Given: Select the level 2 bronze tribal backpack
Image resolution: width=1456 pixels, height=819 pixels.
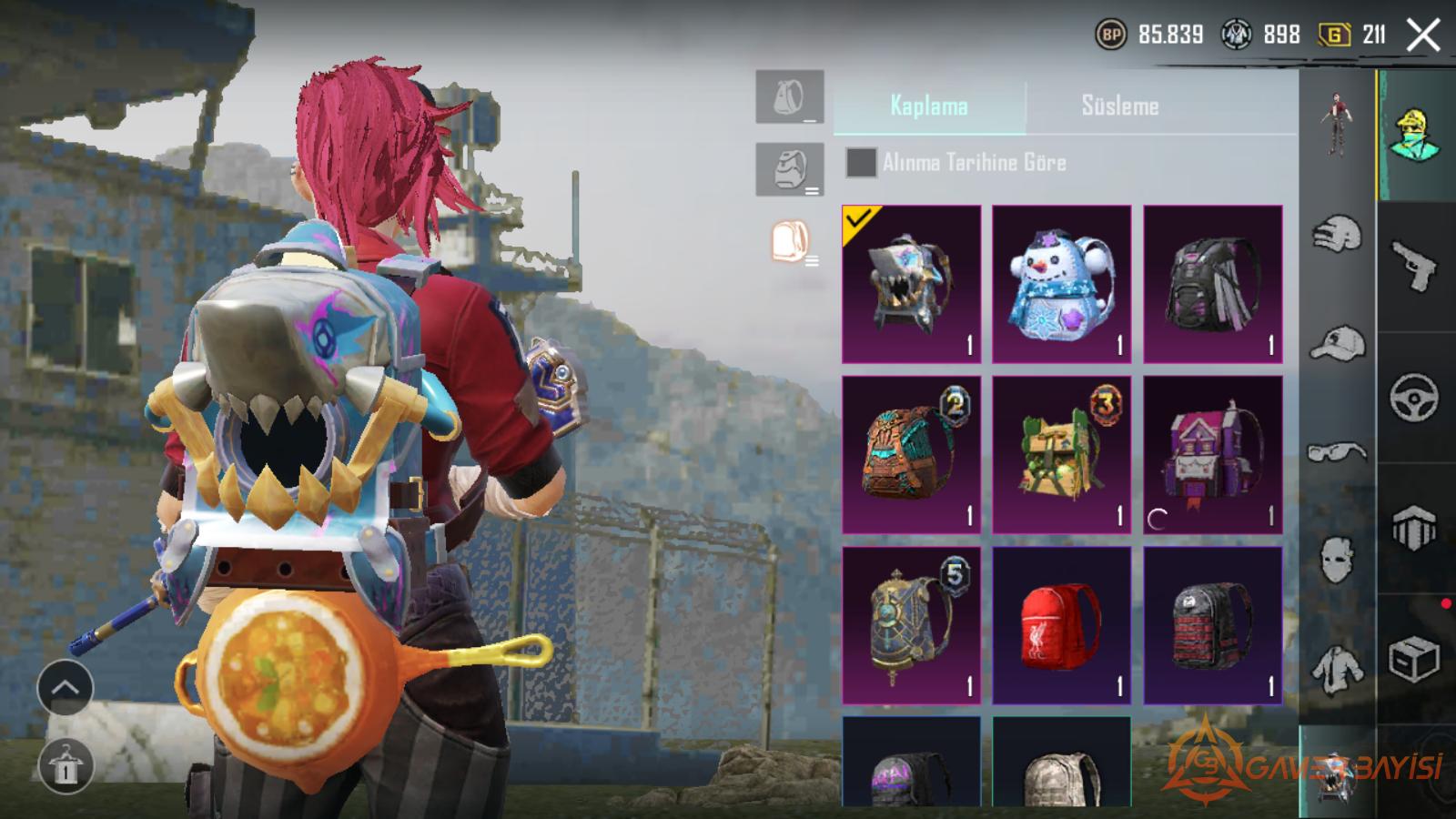Looking at the screenshot, I should coord(911,454).
